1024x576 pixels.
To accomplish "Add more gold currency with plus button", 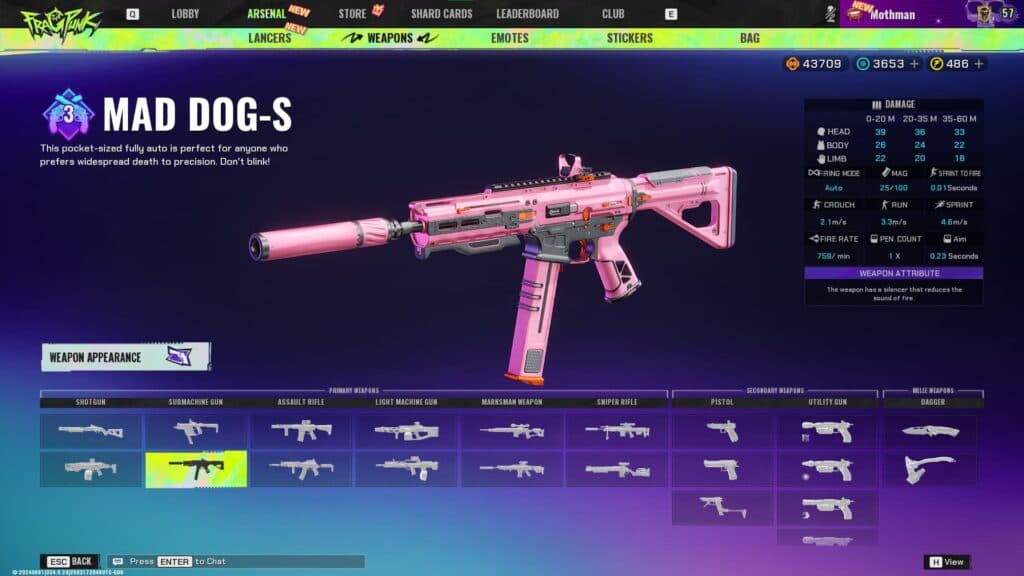I will [979, 64].
